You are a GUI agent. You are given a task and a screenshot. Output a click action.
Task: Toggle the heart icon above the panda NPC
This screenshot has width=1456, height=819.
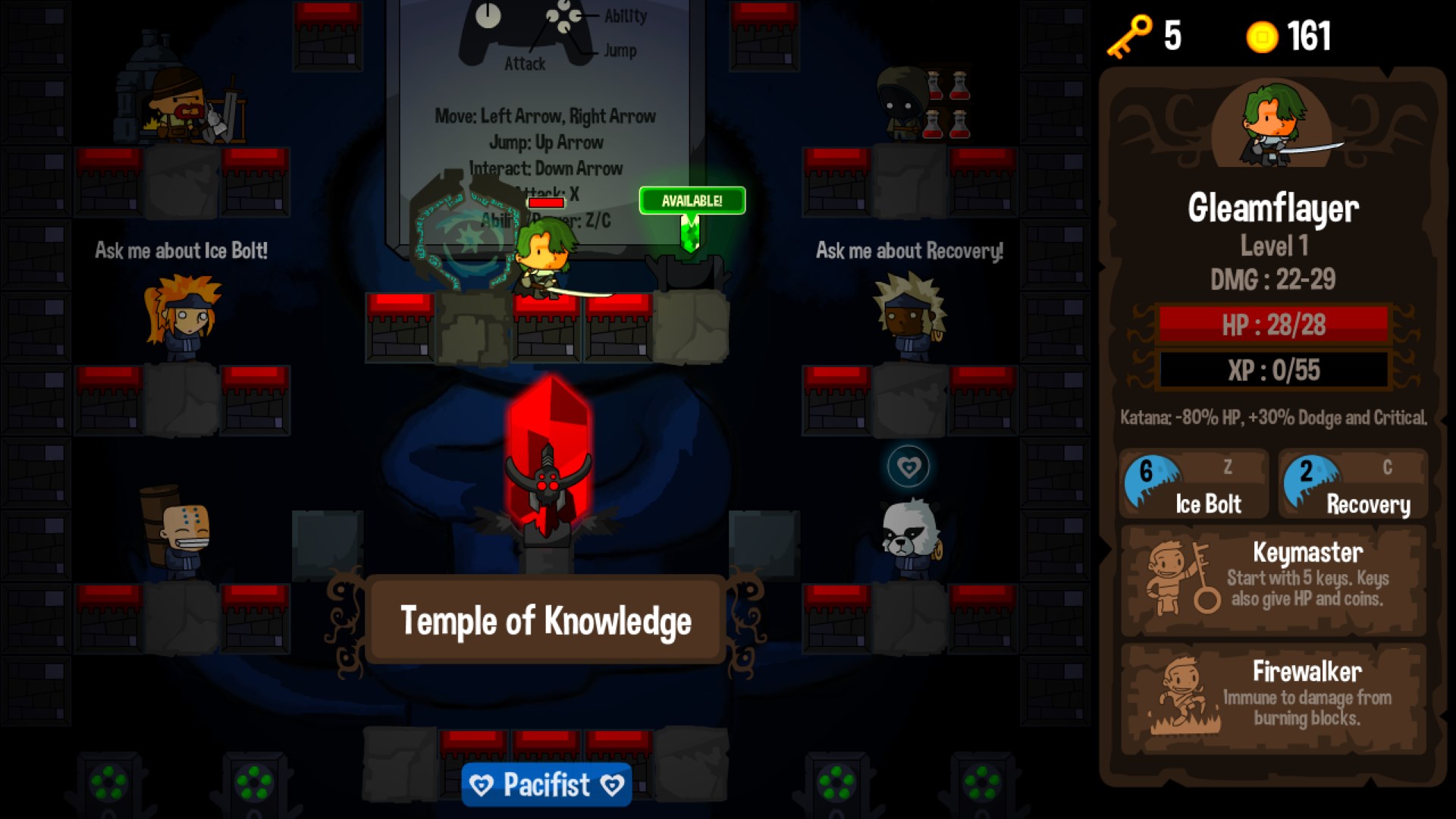pyautogui.click(x=908, y=468)
